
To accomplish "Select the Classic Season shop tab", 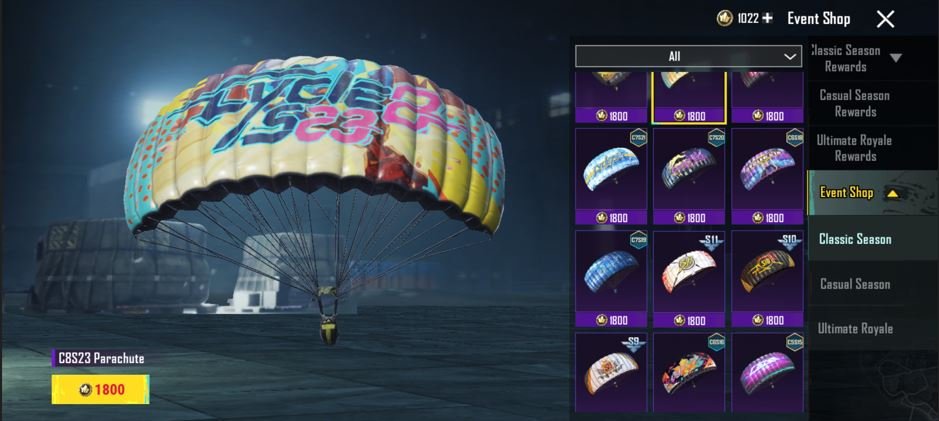I will click(x=855, y=239).
